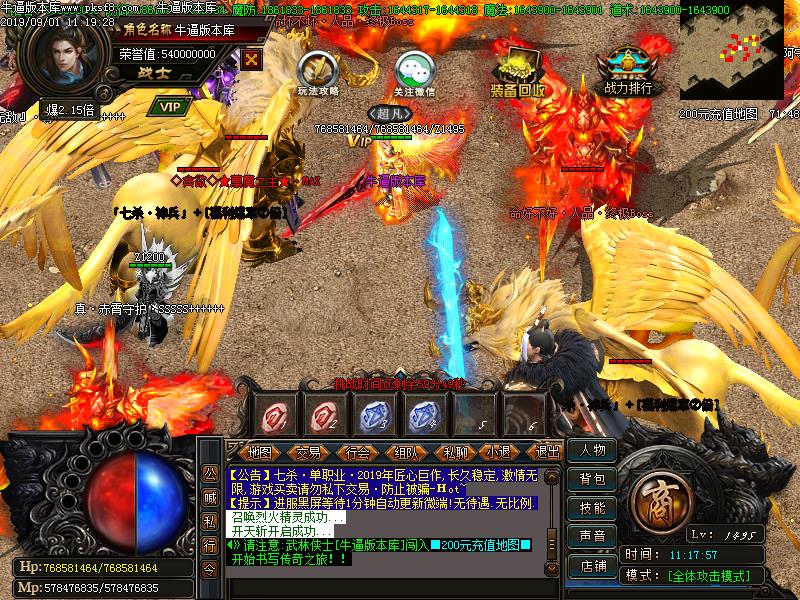Open 装备回收 equipment recycling
Screen dimensions: 800x600
pyautogui.click(x=517, y=70)
